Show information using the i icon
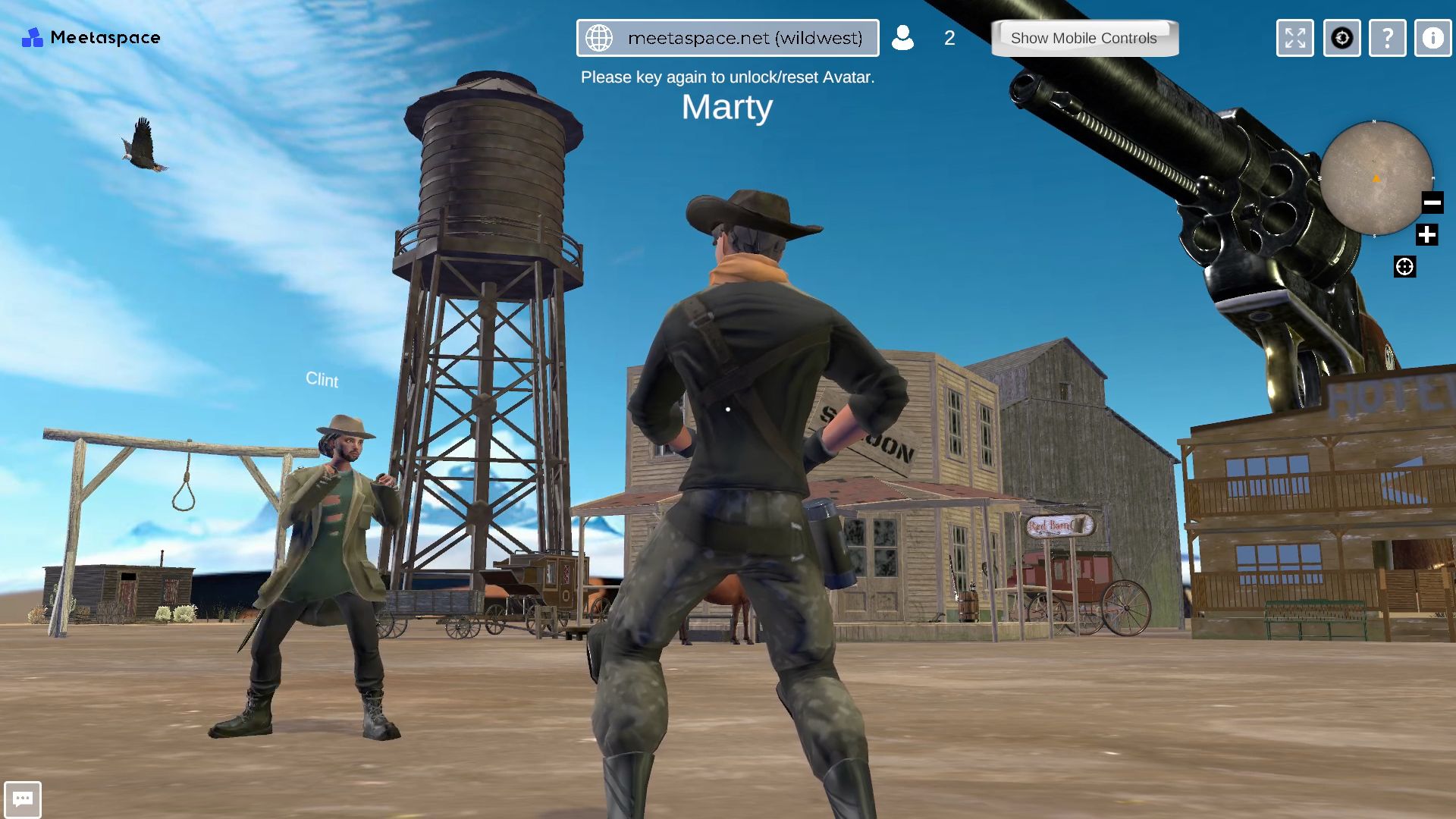The height and width of the screenshot is (819, 1456). pyautogui.click(x=1432, y=38)
